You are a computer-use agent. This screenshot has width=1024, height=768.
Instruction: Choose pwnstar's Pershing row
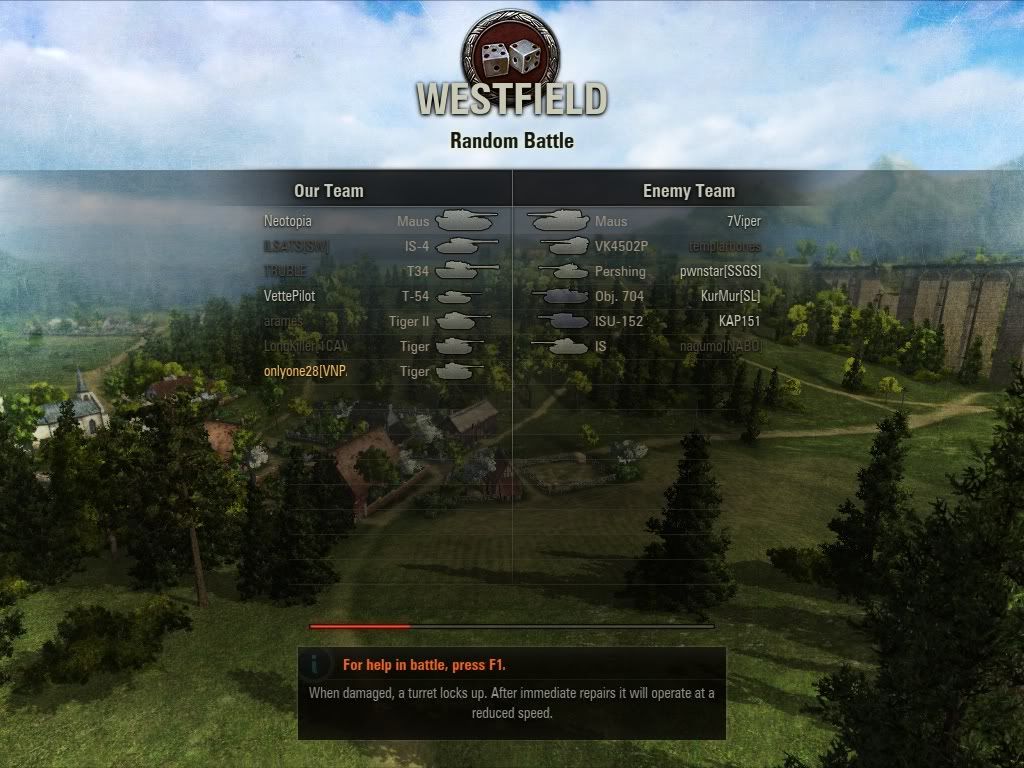click(645, 271)
